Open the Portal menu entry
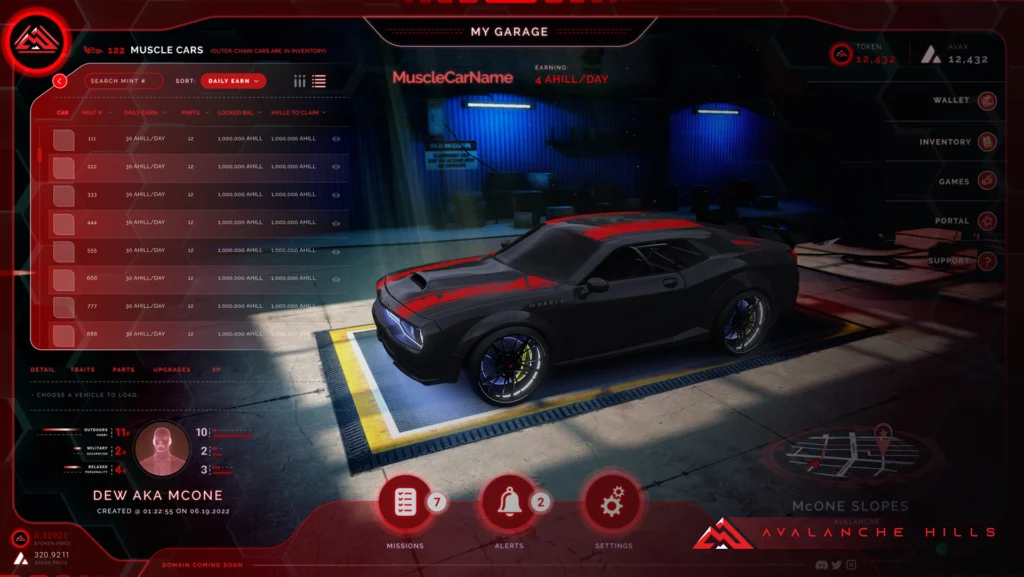The image size is (1024, 577). pyautogui.click(x=987, y=221)
